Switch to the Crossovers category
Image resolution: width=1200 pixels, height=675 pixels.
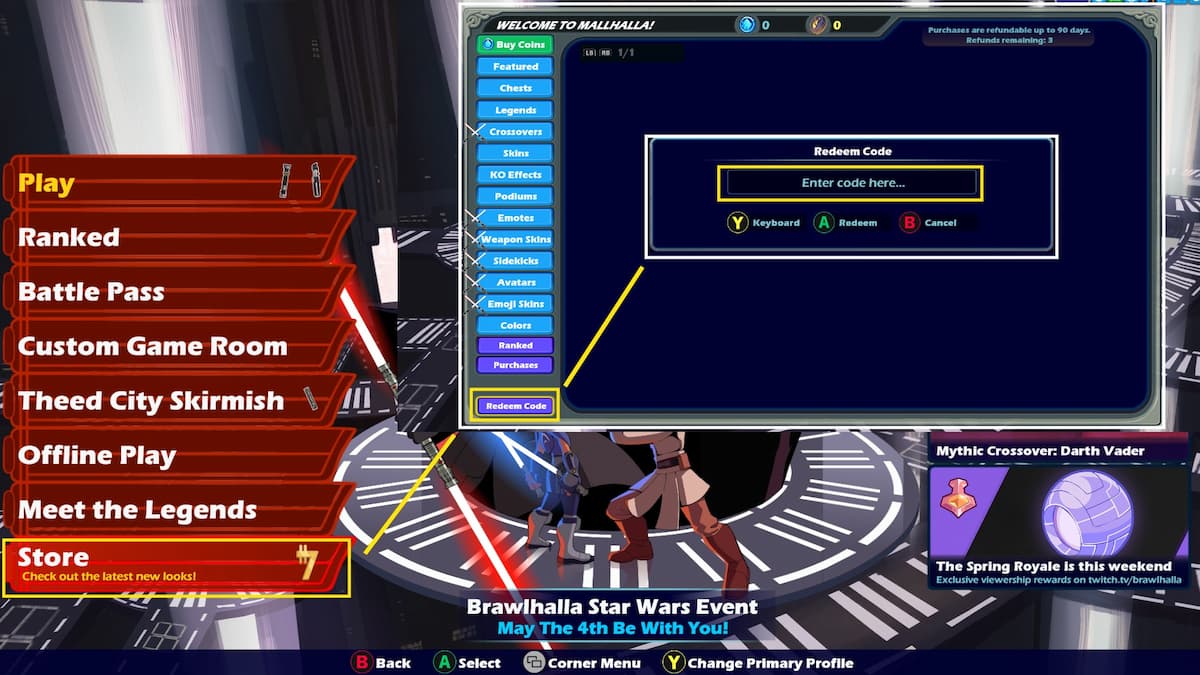click(515, 132)
